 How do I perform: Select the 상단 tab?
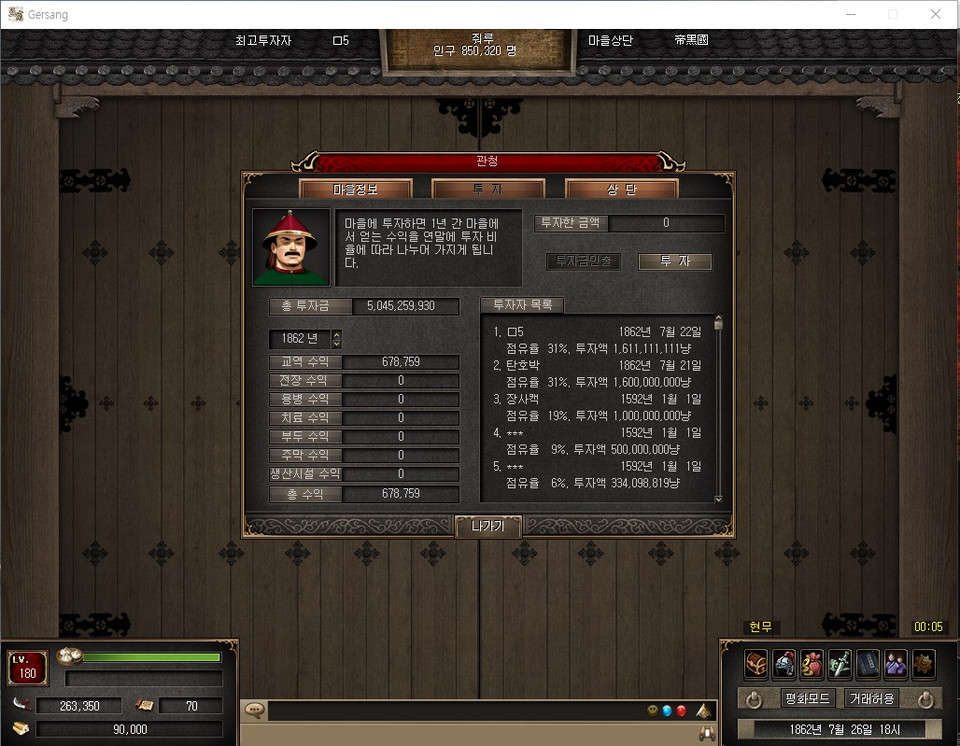point(621,189)
